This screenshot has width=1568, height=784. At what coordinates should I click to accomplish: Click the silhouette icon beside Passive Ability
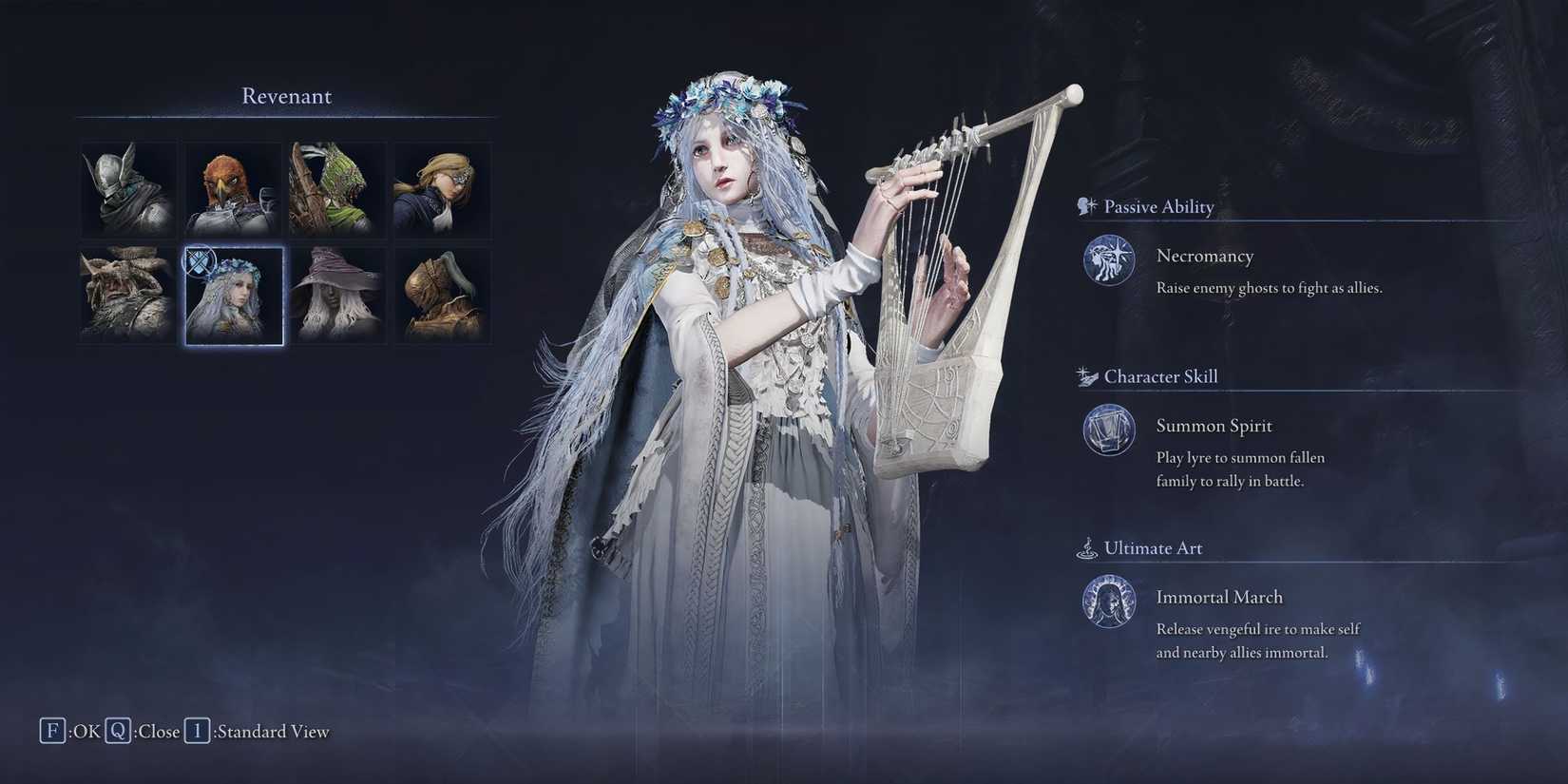1083,205
